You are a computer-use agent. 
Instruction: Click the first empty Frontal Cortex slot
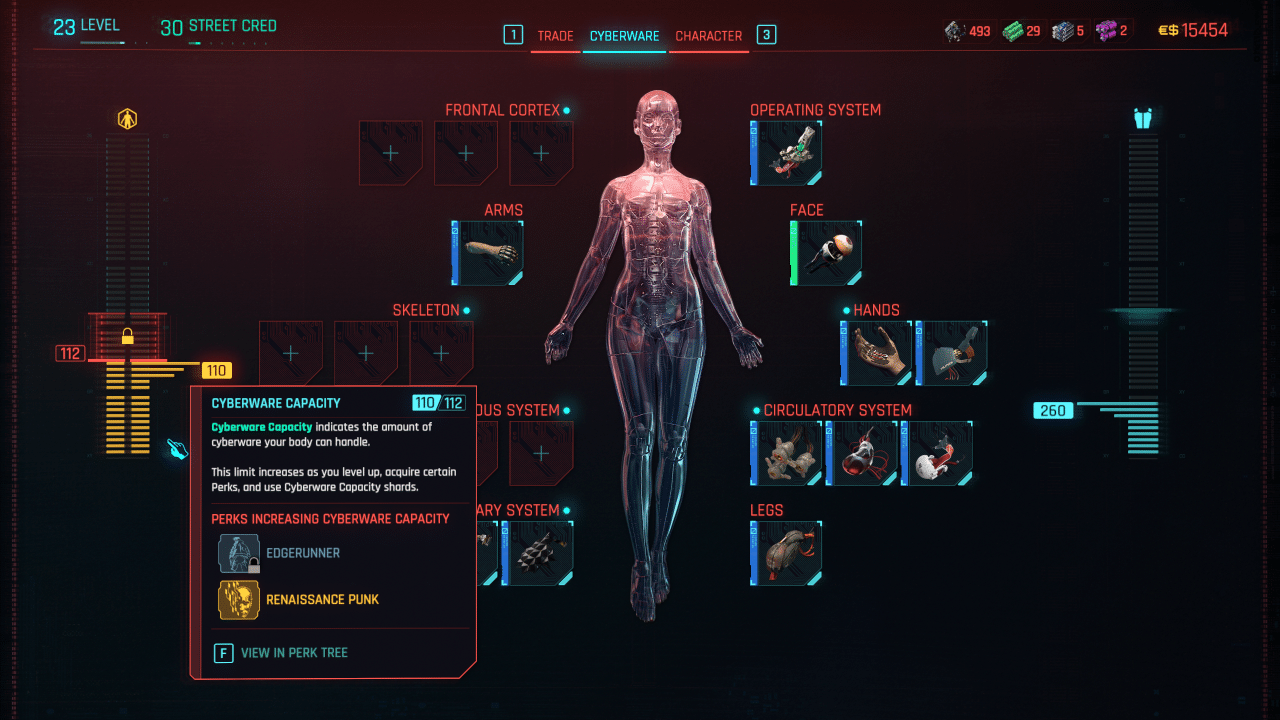390,152
